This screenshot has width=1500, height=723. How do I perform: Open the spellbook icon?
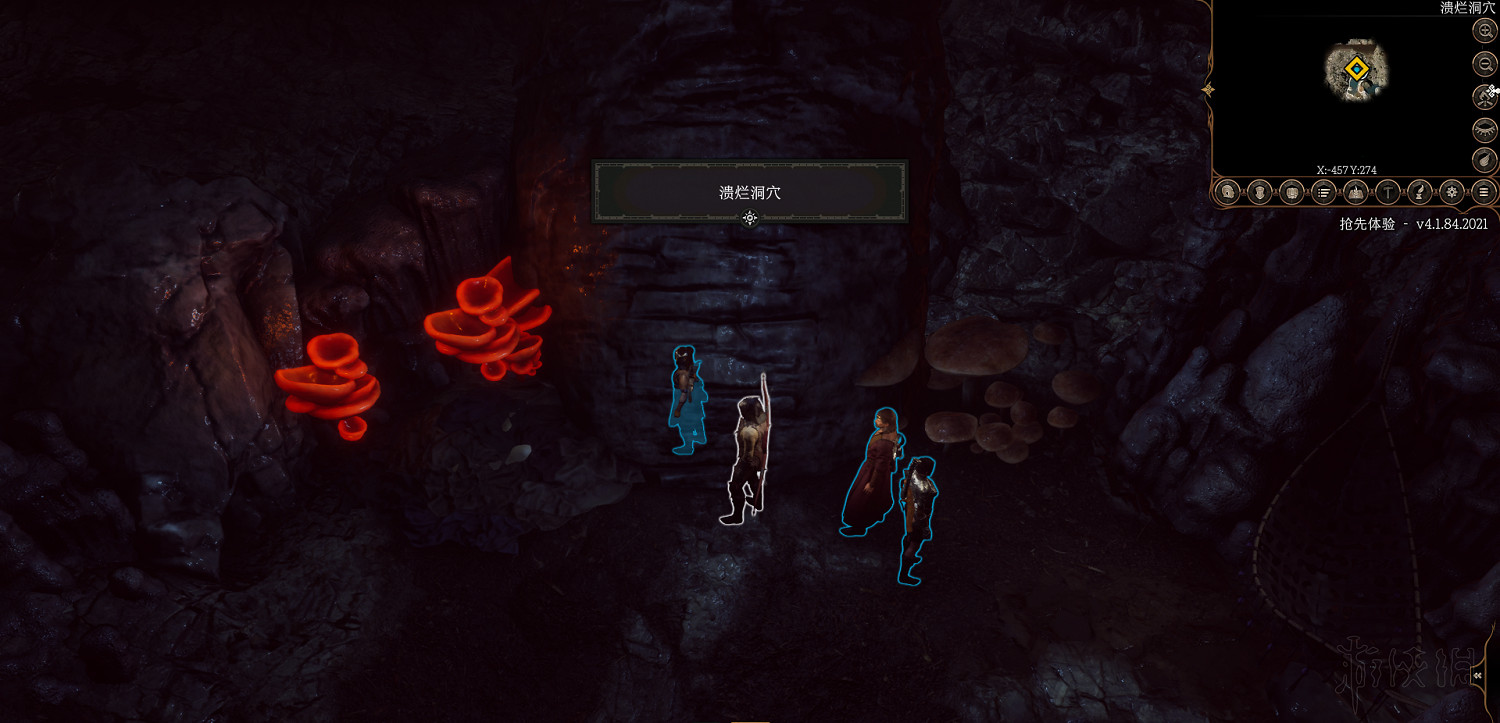1355,191
